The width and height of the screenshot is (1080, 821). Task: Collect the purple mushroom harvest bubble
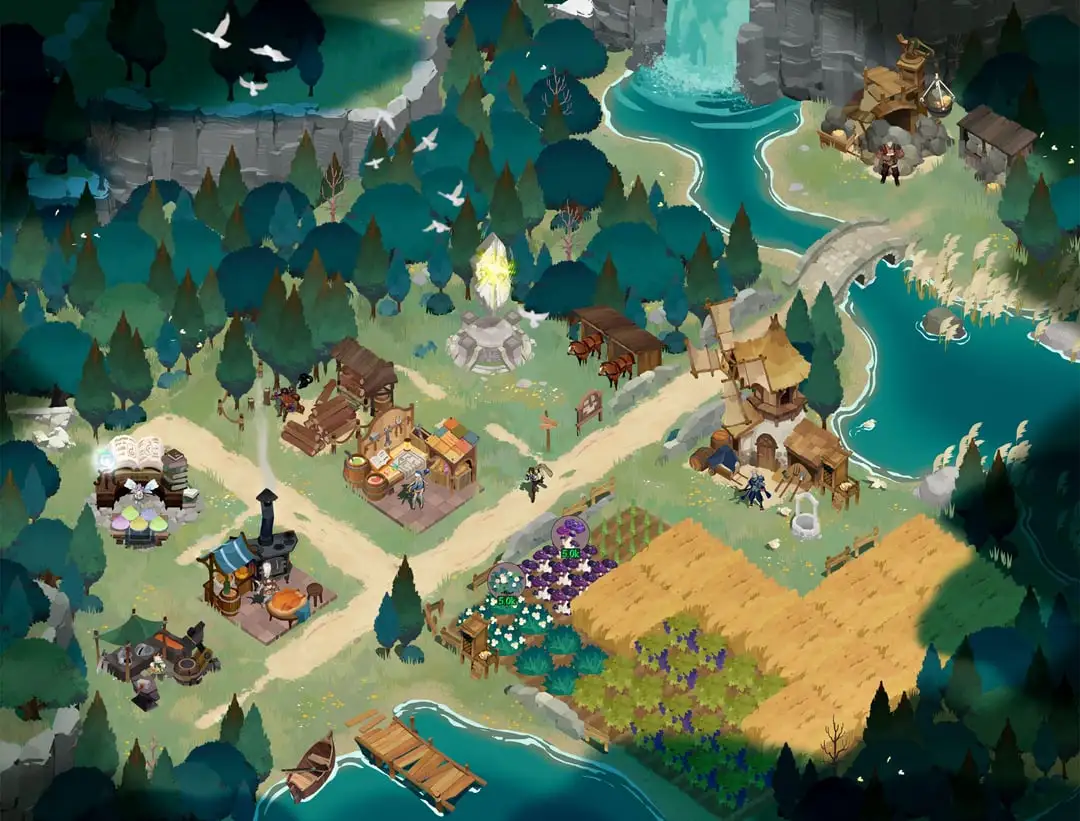click(570, 538)
